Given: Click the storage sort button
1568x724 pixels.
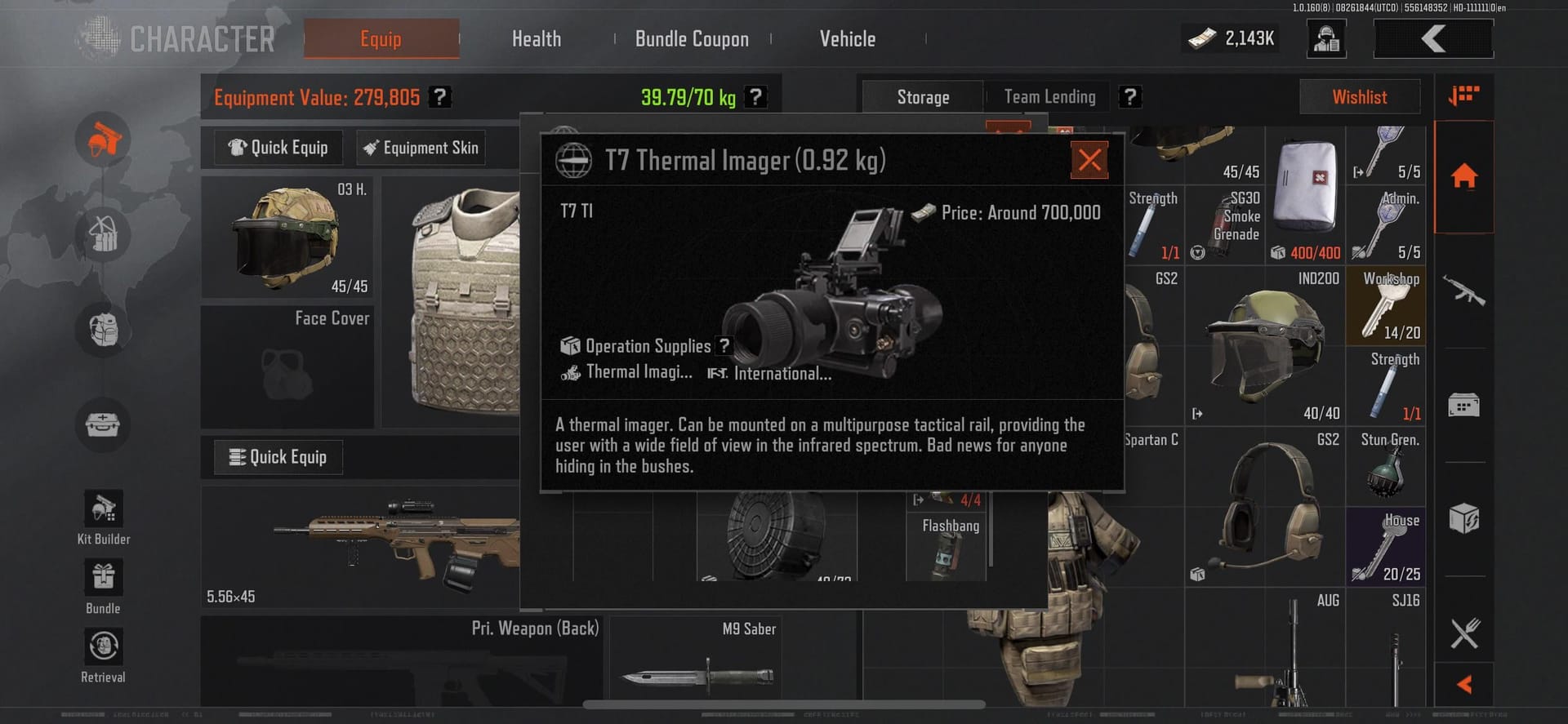Looking at the screenshot, I should 1463,95.
